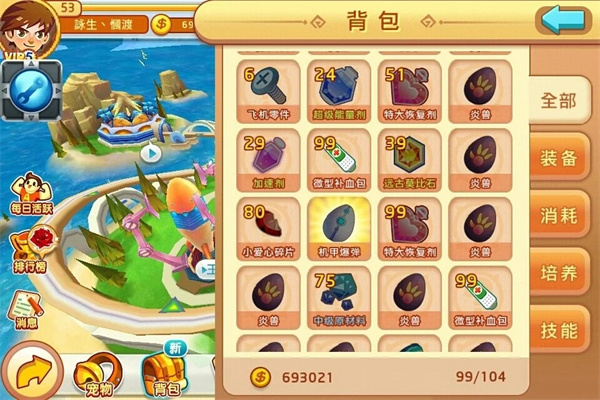This screenshot has height=400, width=600.
Task: Select the 中级原材料 item slot
Action: (339, 297)
